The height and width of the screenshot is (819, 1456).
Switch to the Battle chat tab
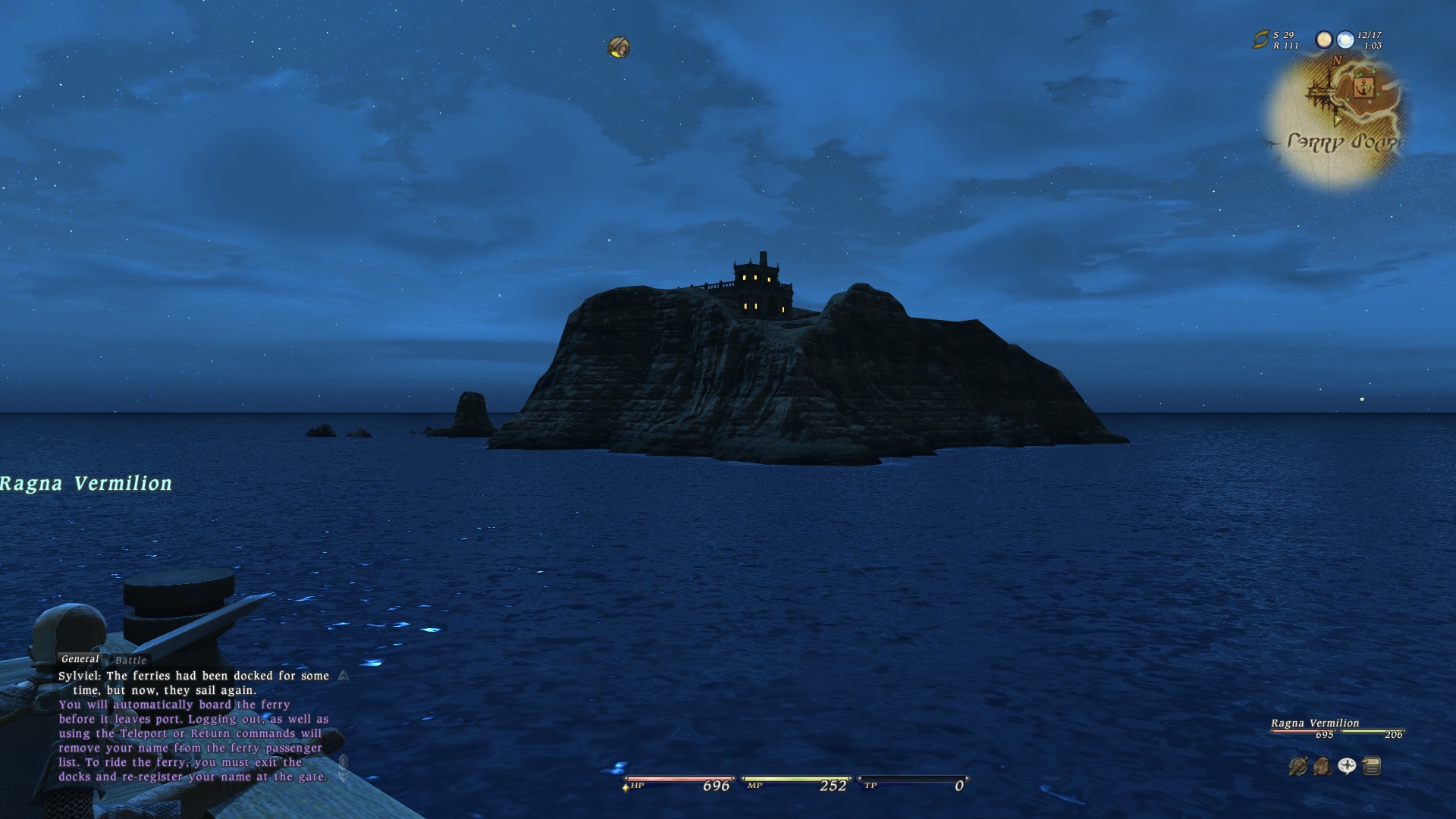[130, 661]
